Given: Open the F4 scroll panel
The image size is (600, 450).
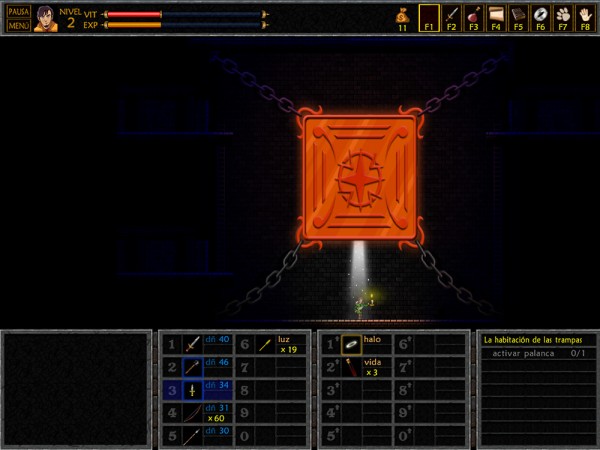Looking at the screenshot, I should click(x=495, y=17).
